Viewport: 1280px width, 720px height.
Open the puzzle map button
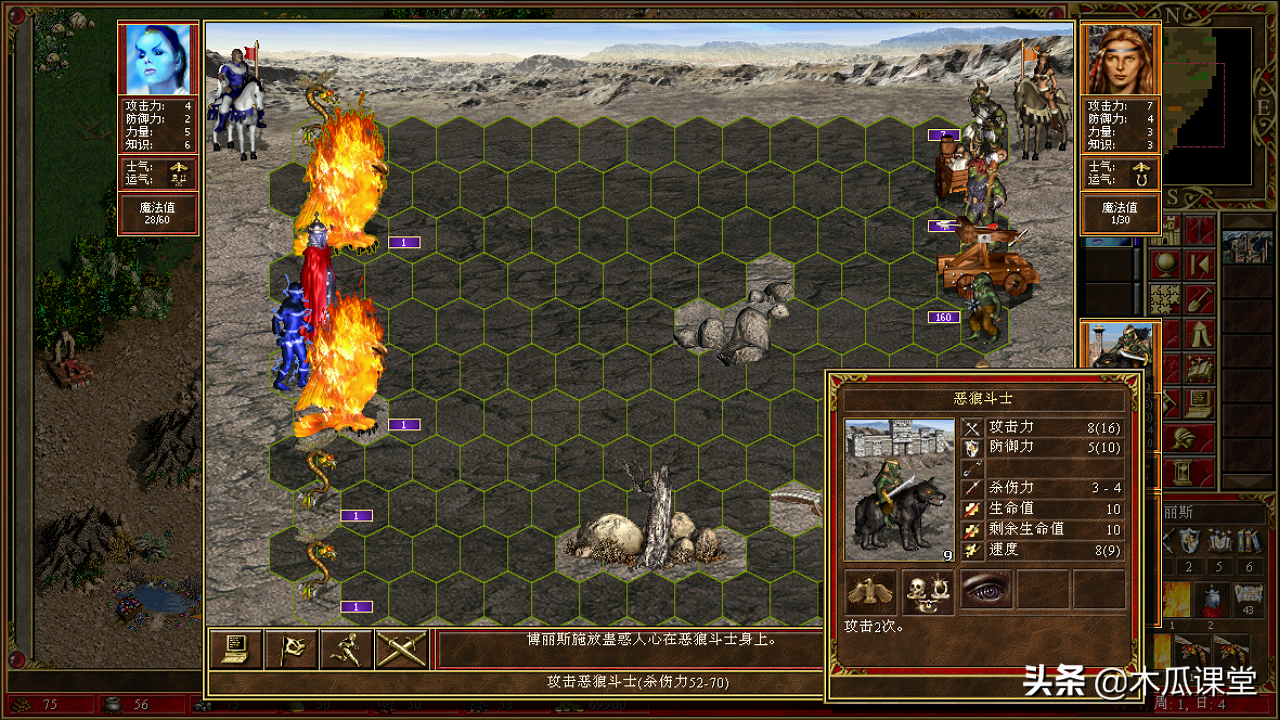click(x=1164, y=299)
